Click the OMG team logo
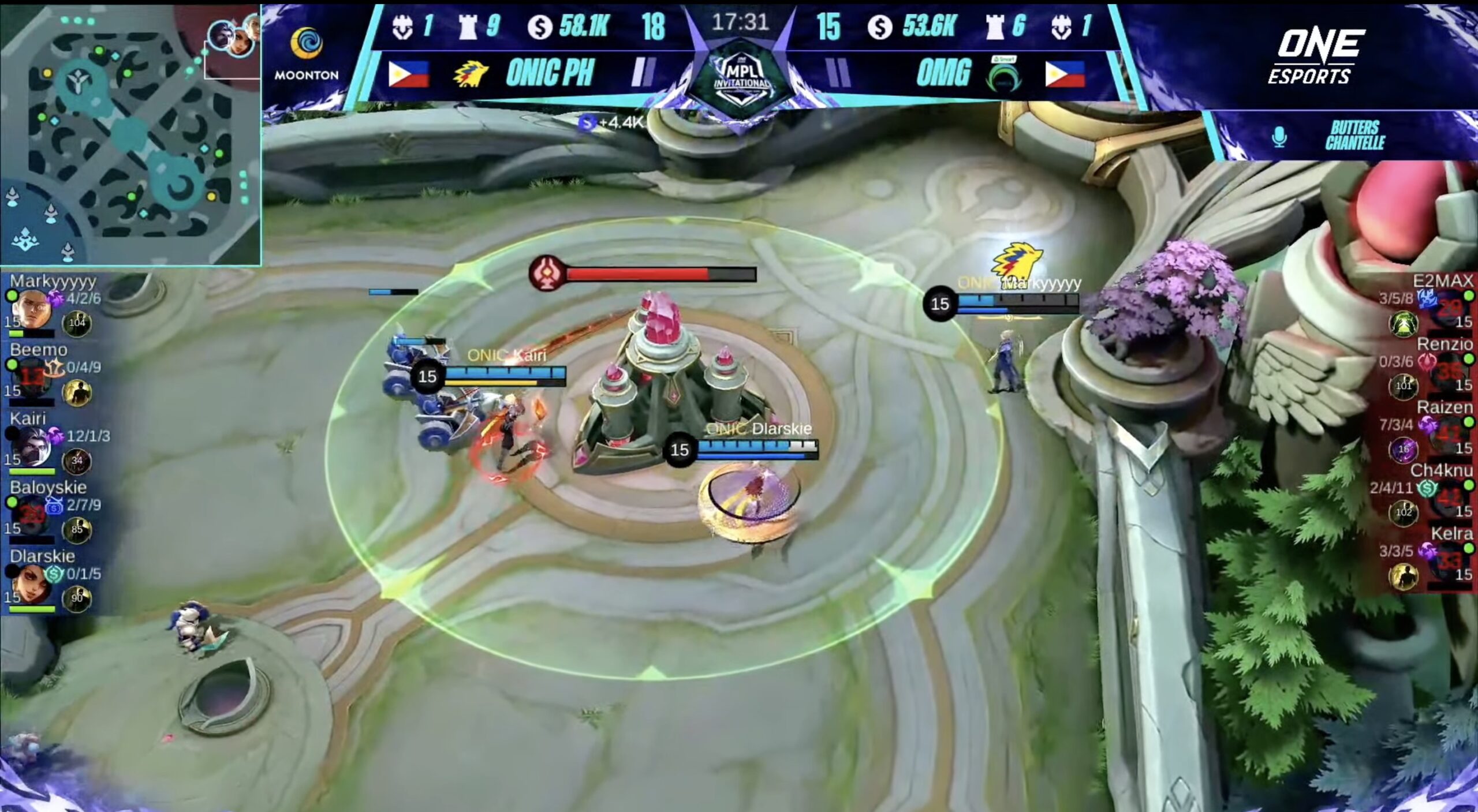 1003,75
